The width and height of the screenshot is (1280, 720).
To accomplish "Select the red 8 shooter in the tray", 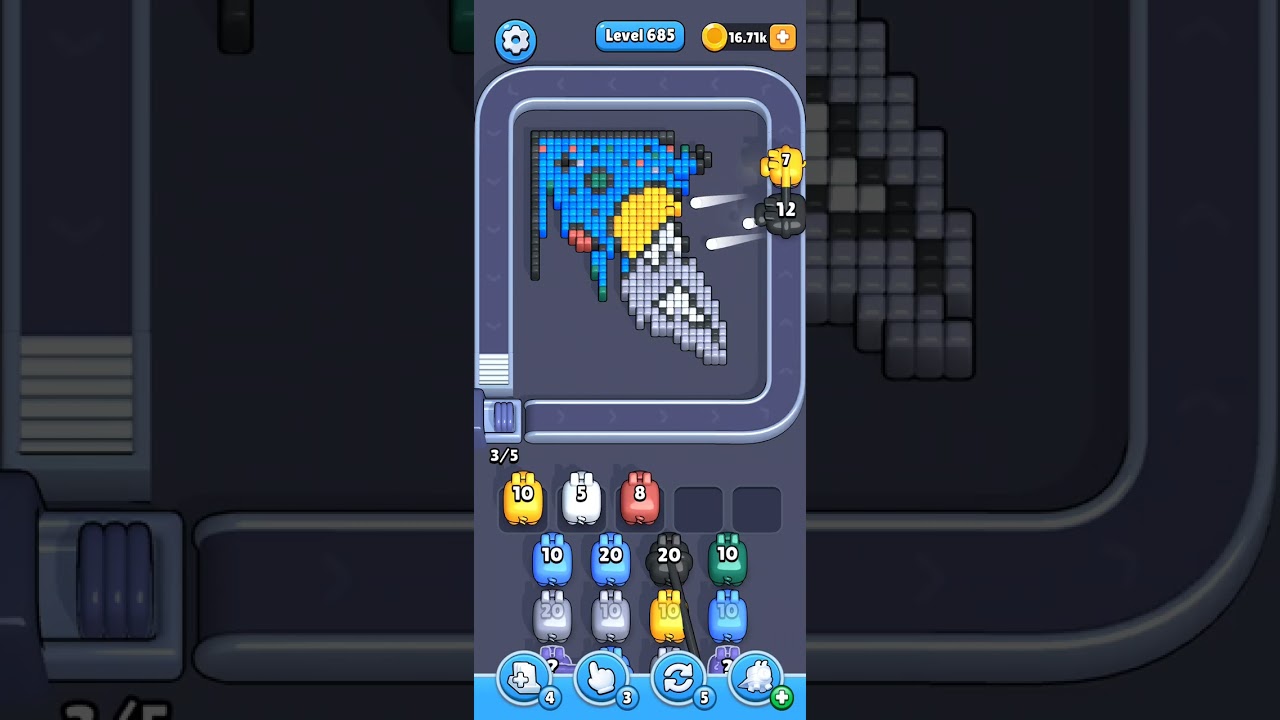I will [640, 500].
